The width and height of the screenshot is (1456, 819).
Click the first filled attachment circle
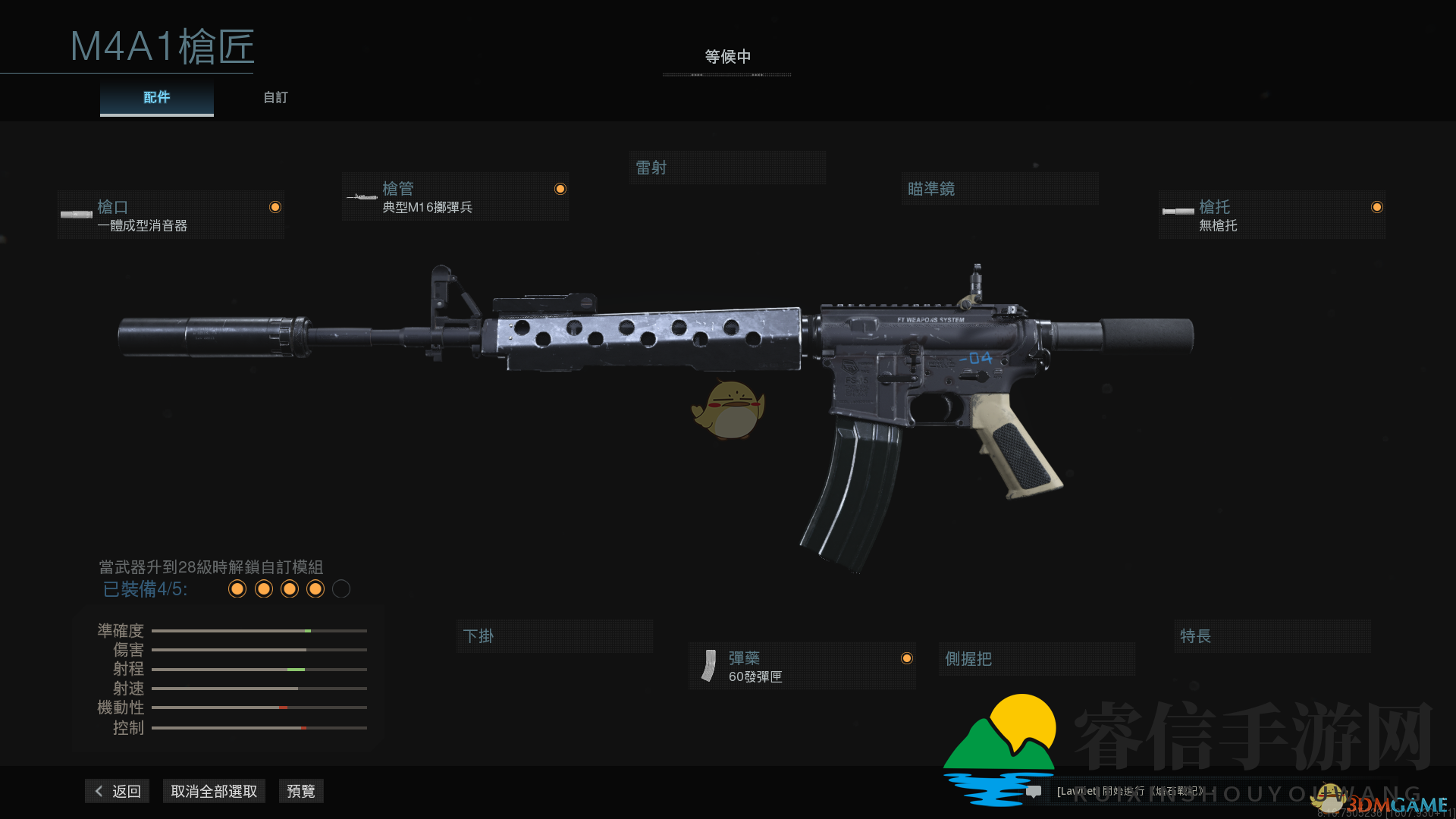tap(237, 589)
